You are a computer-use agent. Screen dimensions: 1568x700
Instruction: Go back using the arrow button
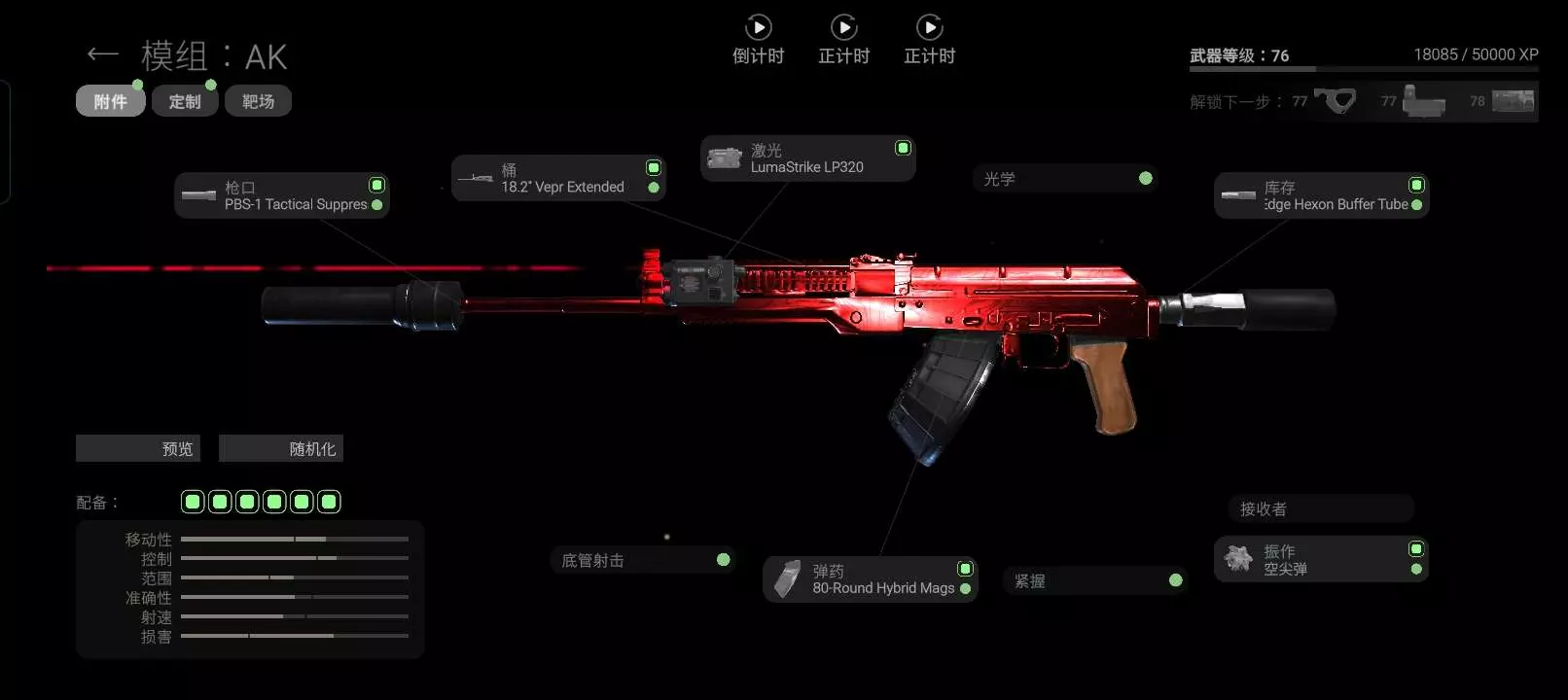(102, 54)
